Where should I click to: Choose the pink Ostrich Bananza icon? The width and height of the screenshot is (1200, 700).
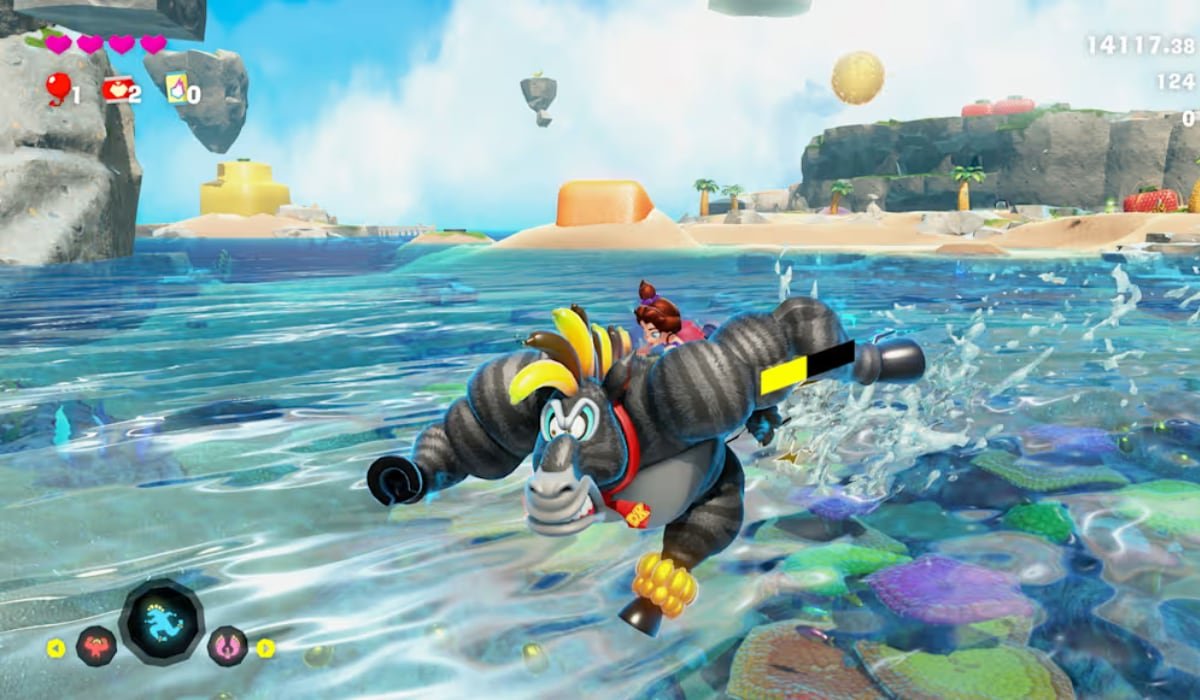tap(228, 646)
